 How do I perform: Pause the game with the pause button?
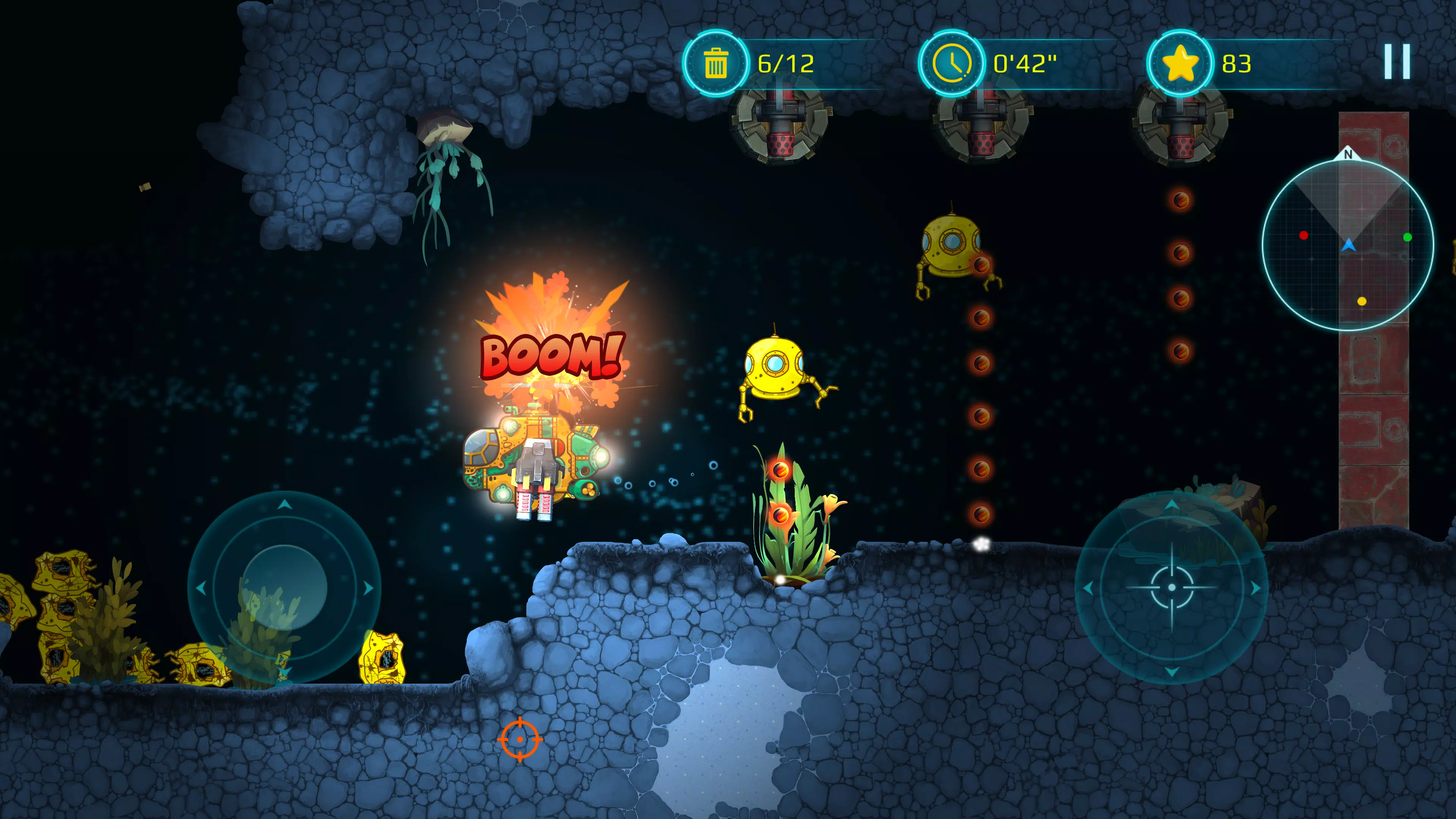(x=1396, y=61)
